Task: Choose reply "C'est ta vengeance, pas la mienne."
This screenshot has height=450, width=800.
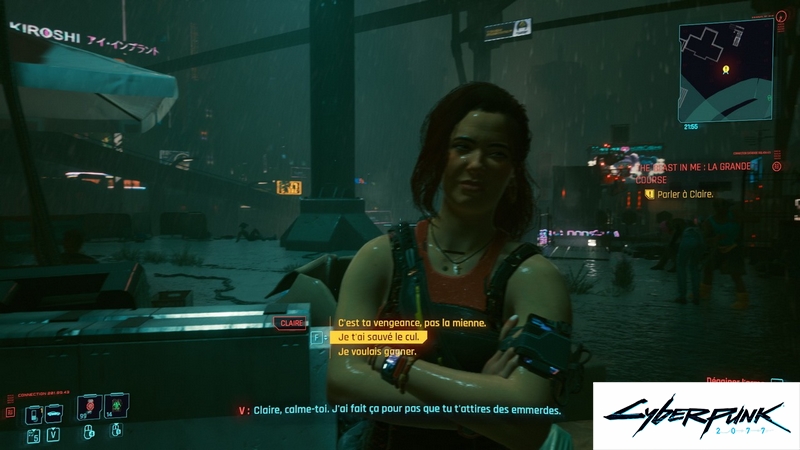Action: pyautogui.click(x=411, y=323)
